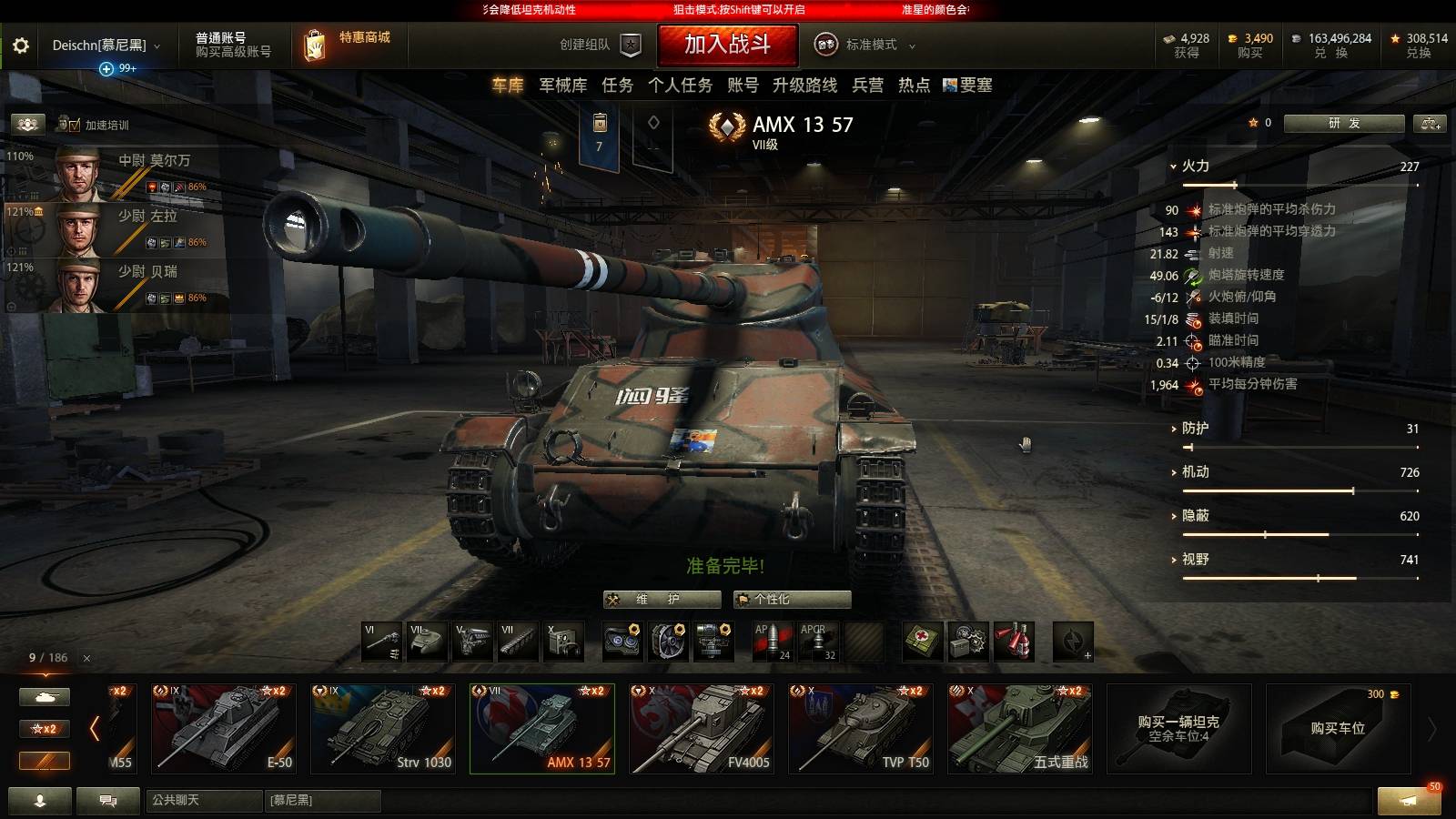This screenshot has height=819, width=1456.
Task: Open the game settings gear
Action: coord(21,45)
